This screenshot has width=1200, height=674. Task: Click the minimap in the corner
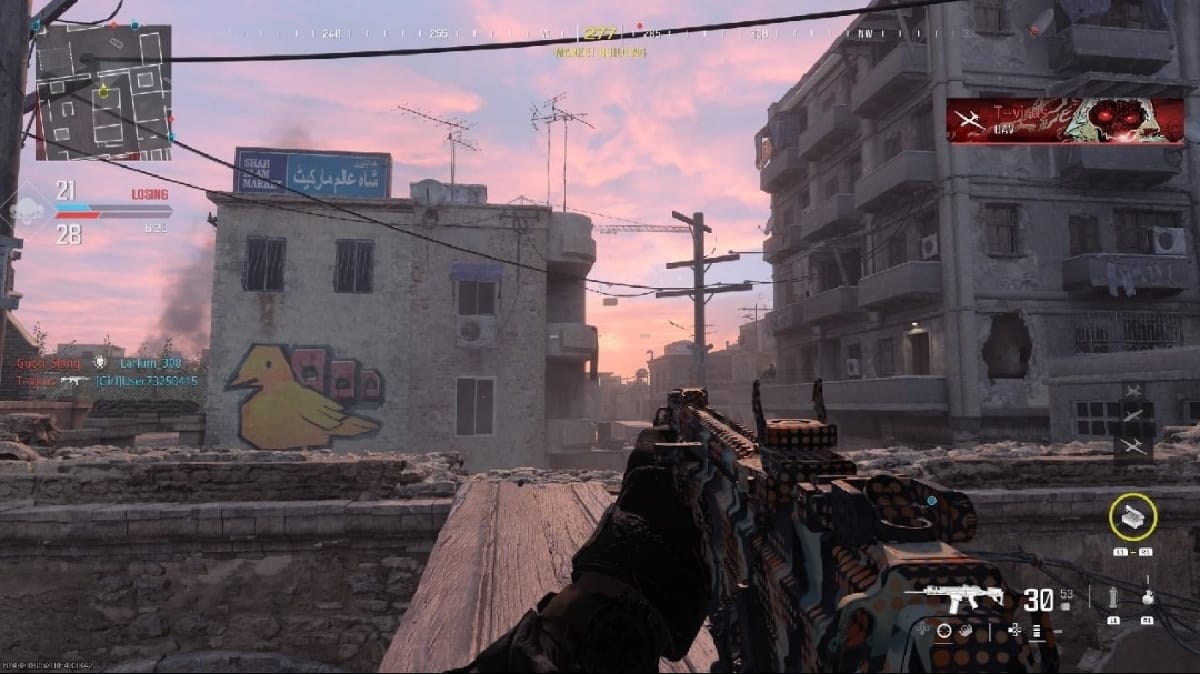(x=103, y=91)
